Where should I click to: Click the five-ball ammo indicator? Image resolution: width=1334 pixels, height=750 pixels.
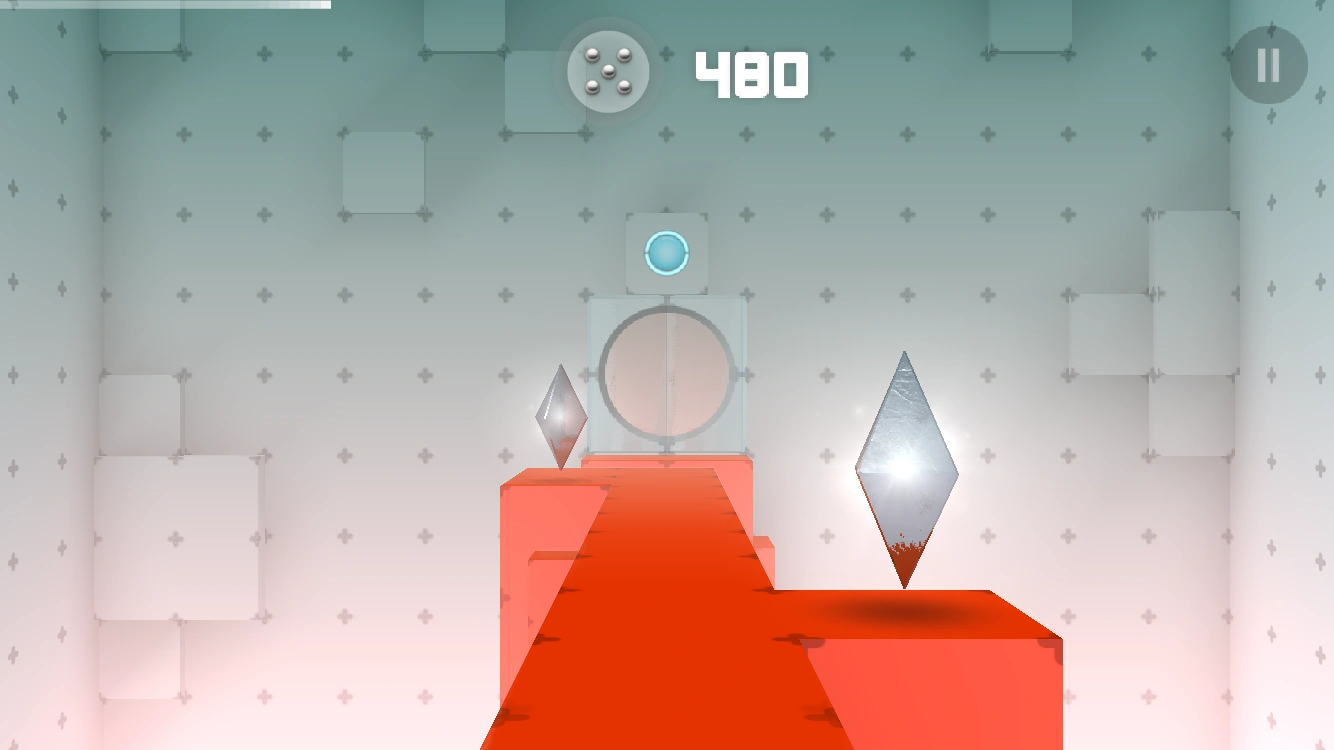click(x=607, y=71)
